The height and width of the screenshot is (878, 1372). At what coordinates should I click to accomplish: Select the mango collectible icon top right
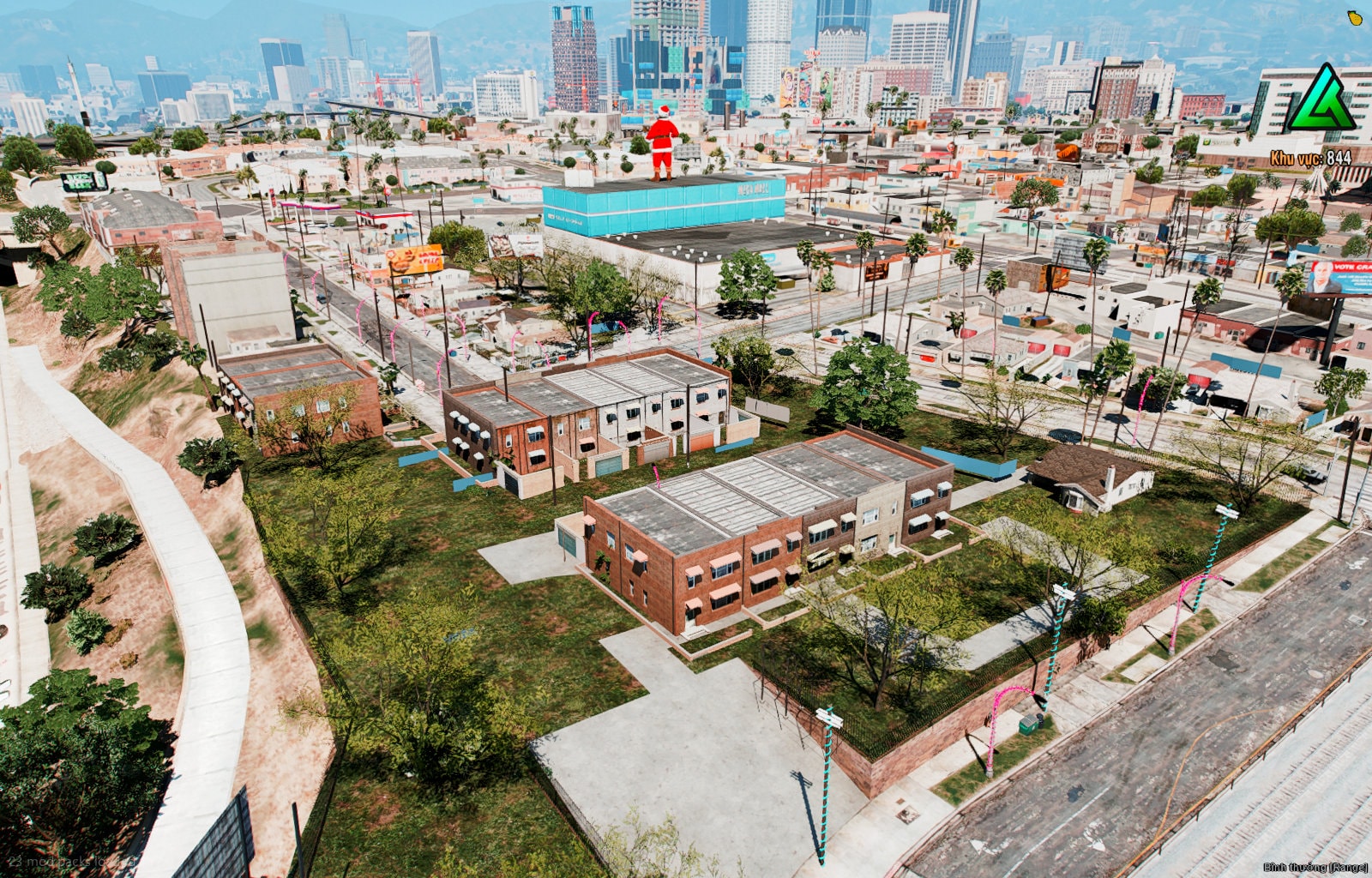[x=1356, y=17]
